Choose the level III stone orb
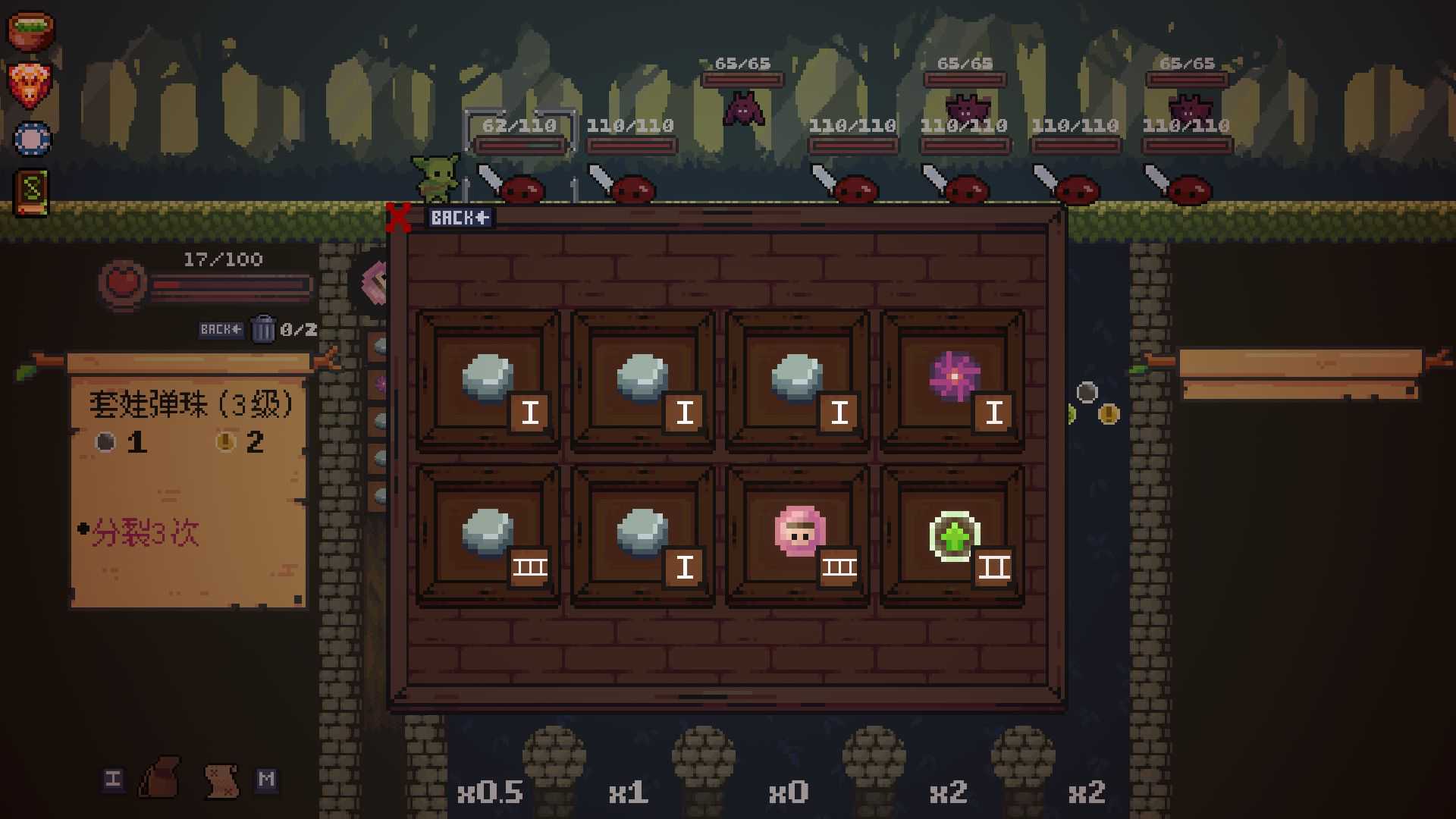 pos(489,535)
